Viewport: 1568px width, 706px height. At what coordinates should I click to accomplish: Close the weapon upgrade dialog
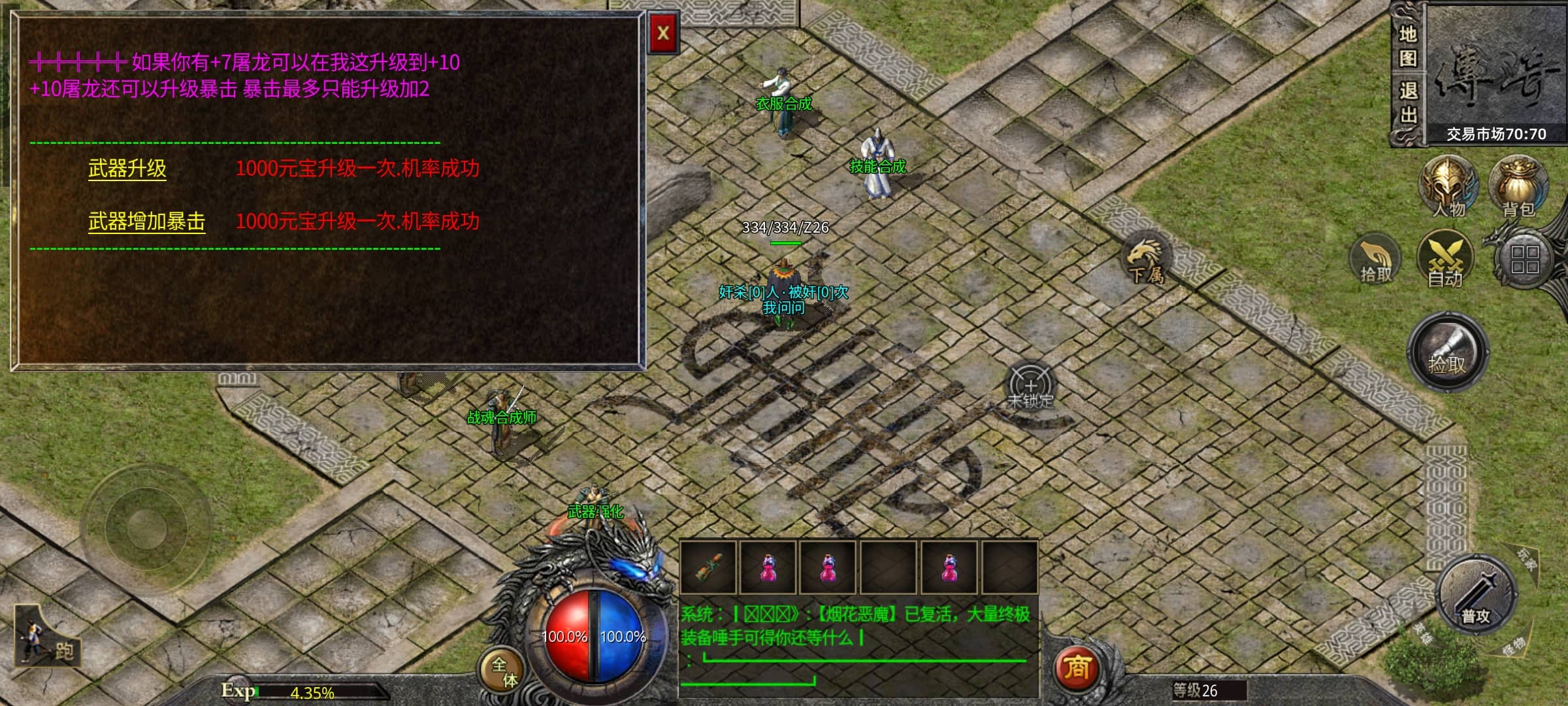click(x=662, y=33)
